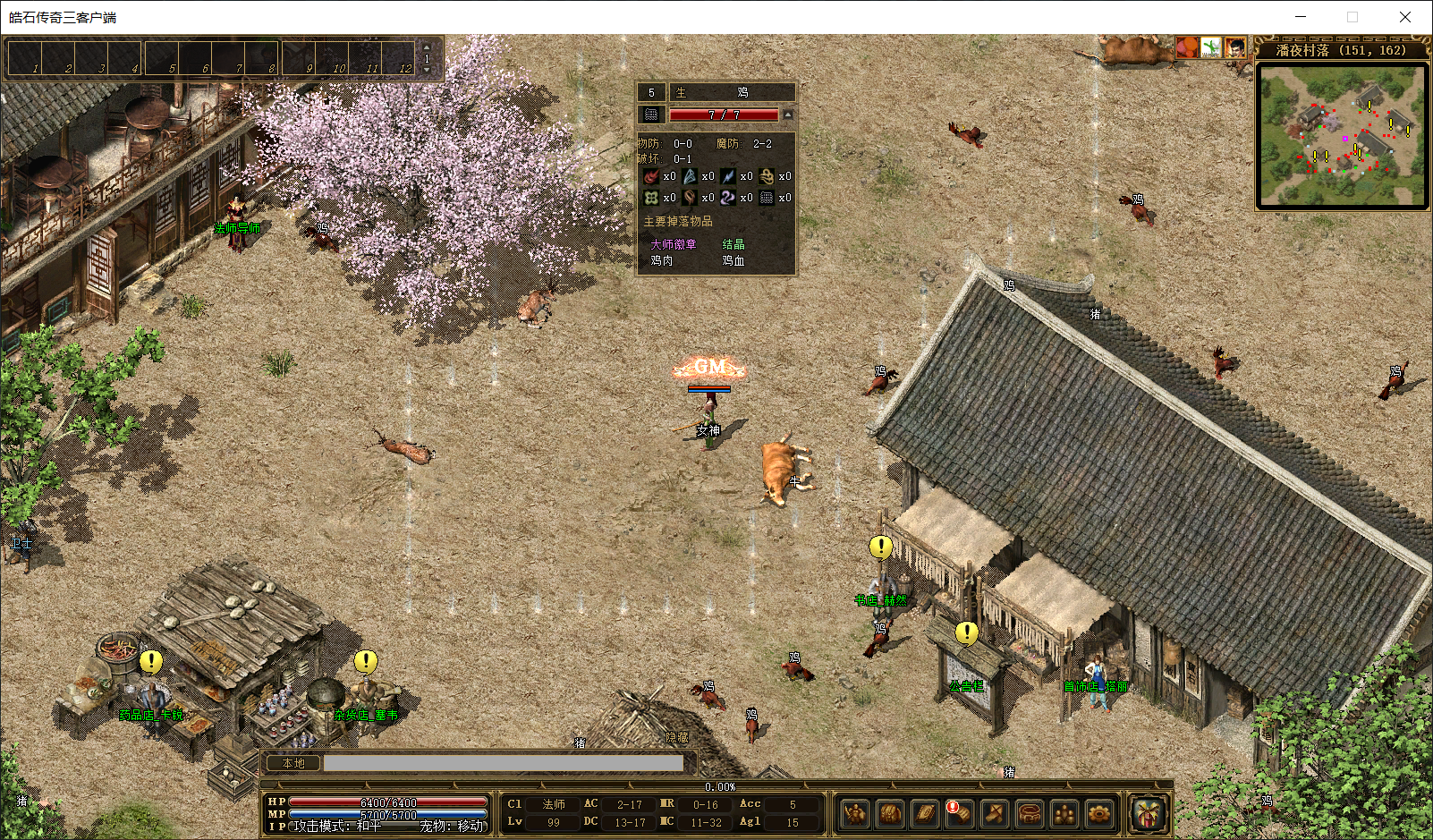
Task: Click the 本地 chat channel button
Action: point(293,763)
